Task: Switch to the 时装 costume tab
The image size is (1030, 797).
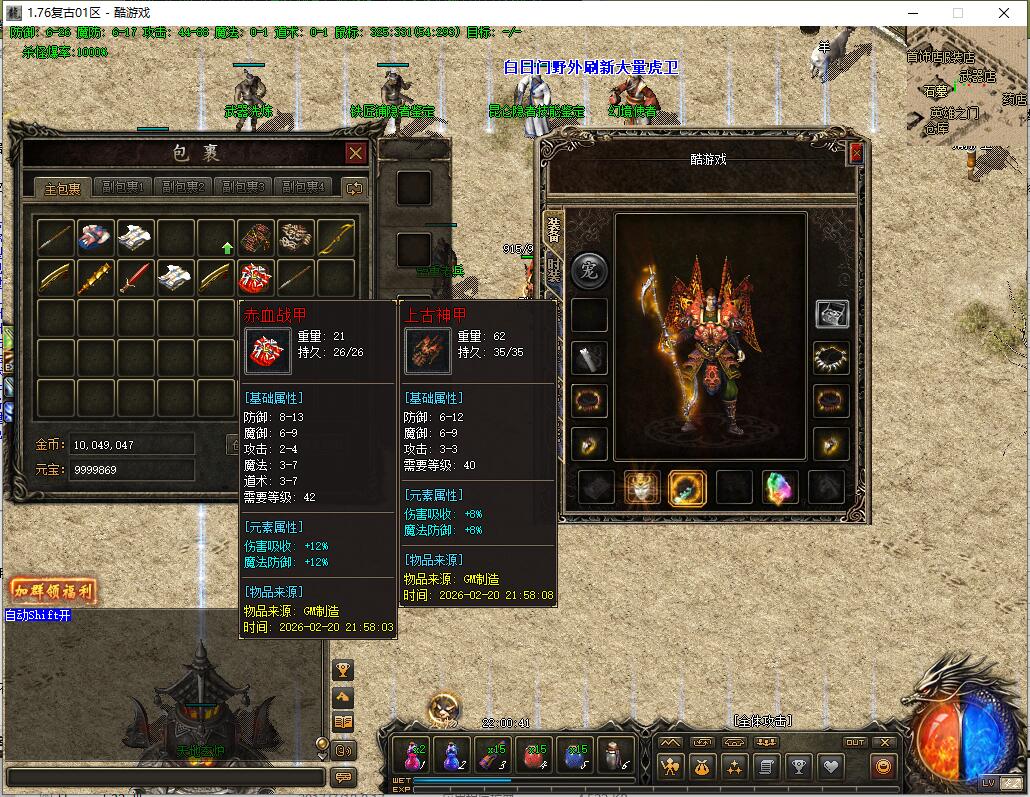Action: [553, 270]
